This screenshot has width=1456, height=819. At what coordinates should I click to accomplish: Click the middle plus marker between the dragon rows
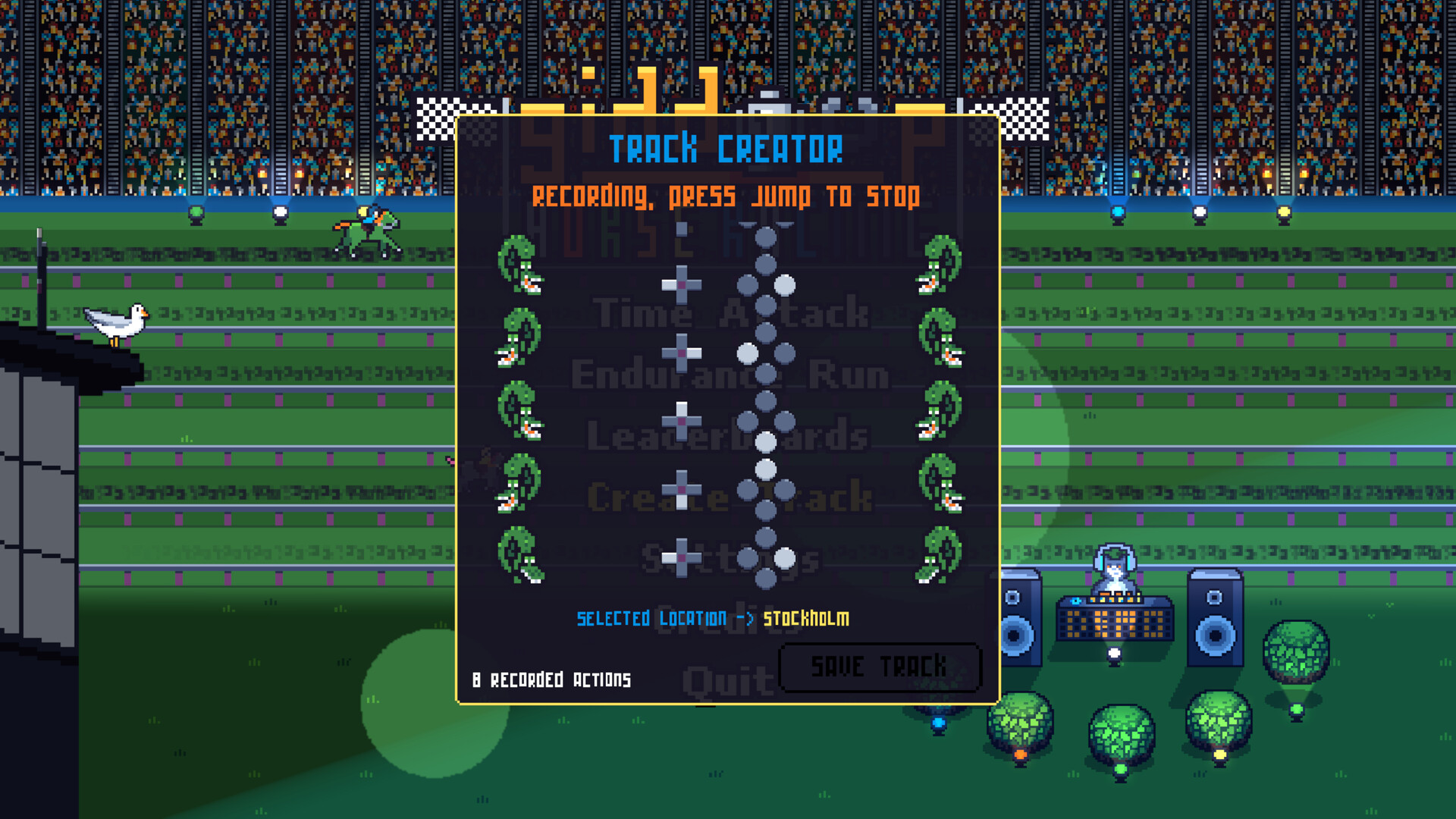tap(681, 421)
